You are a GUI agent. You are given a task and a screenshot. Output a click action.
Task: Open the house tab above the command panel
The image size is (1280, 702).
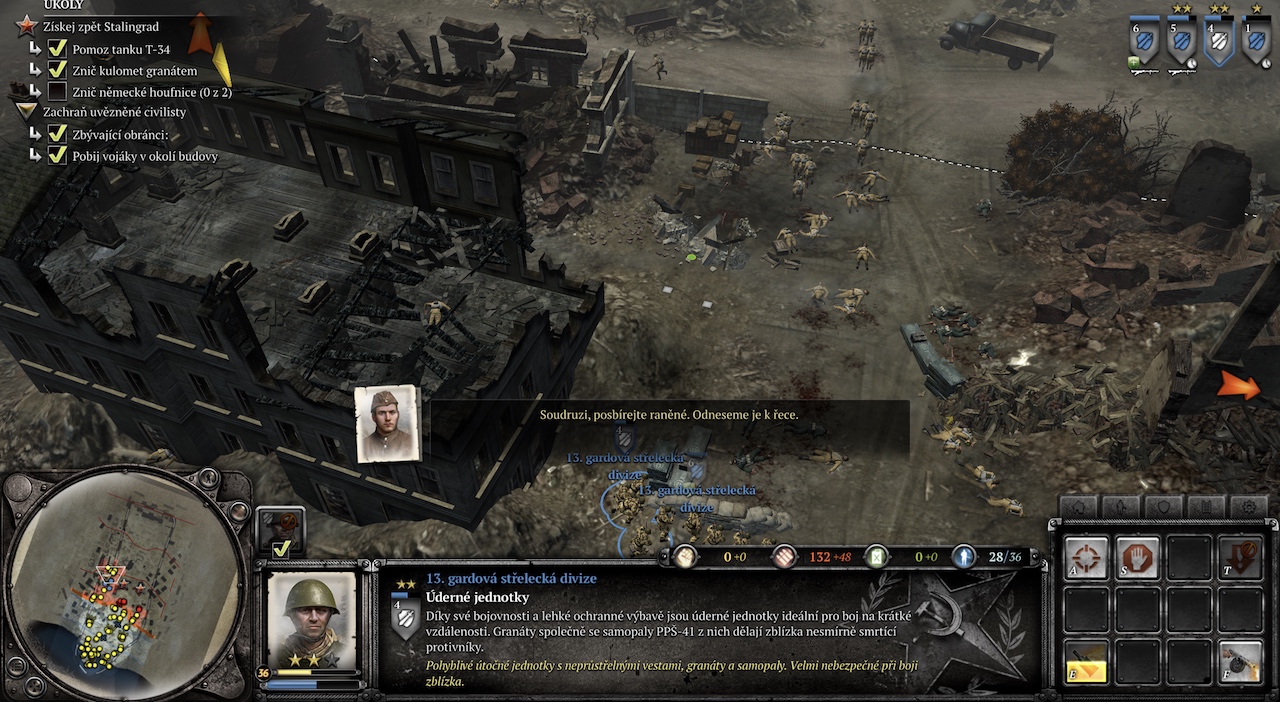1078,507
